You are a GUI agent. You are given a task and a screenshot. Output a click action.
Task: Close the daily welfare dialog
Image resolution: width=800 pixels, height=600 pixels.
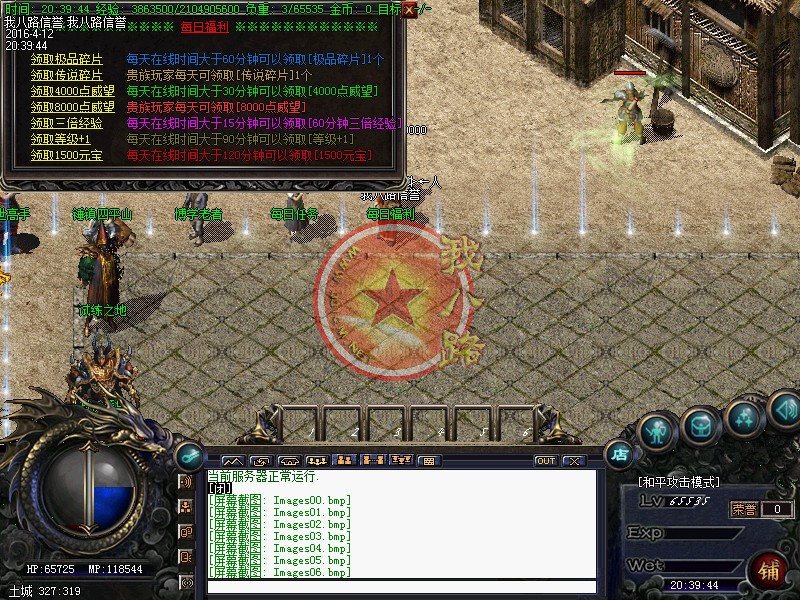point(409,9)
